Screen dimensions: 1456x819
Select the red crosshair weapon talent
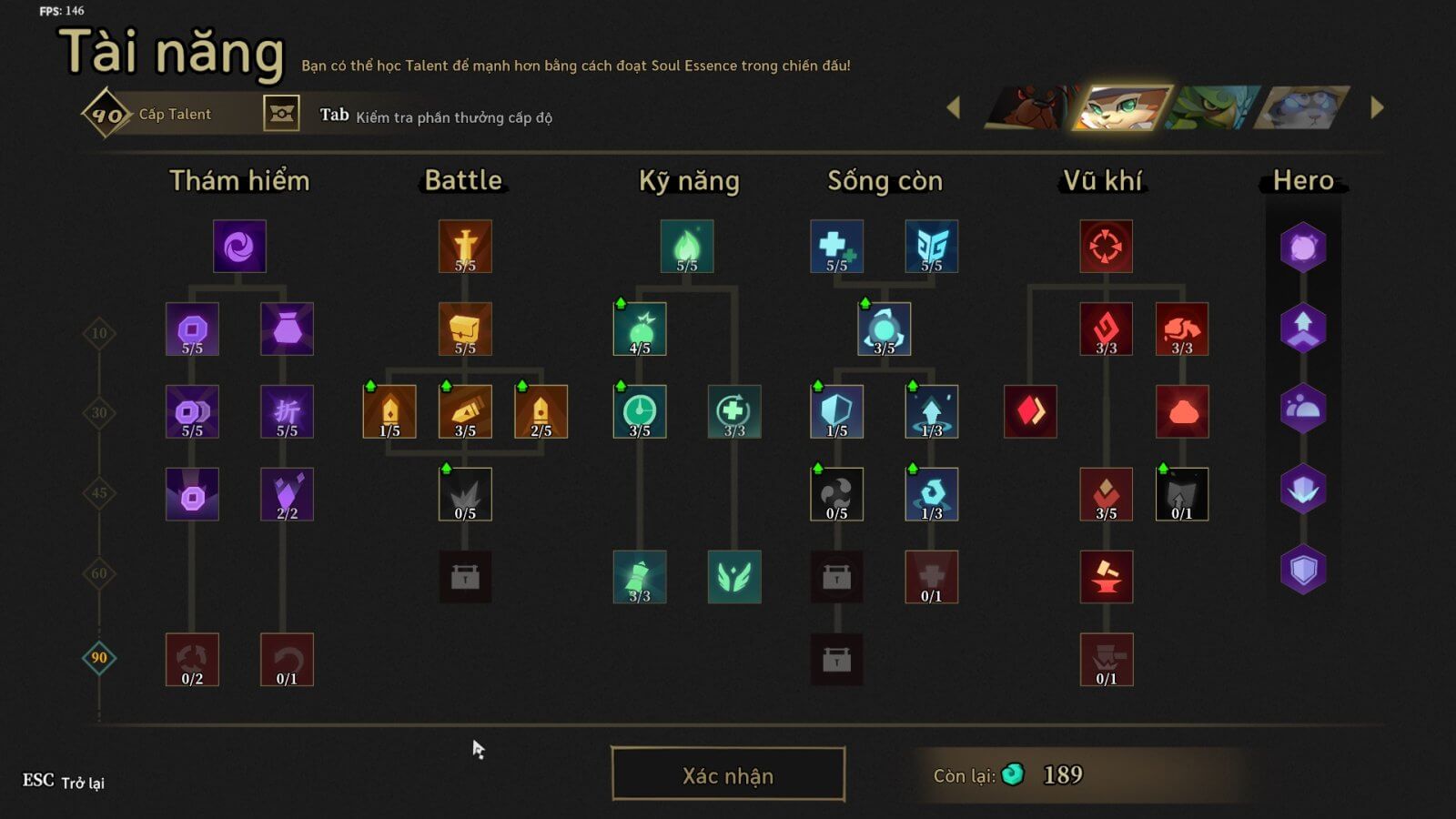click(x=1106, y=246)
